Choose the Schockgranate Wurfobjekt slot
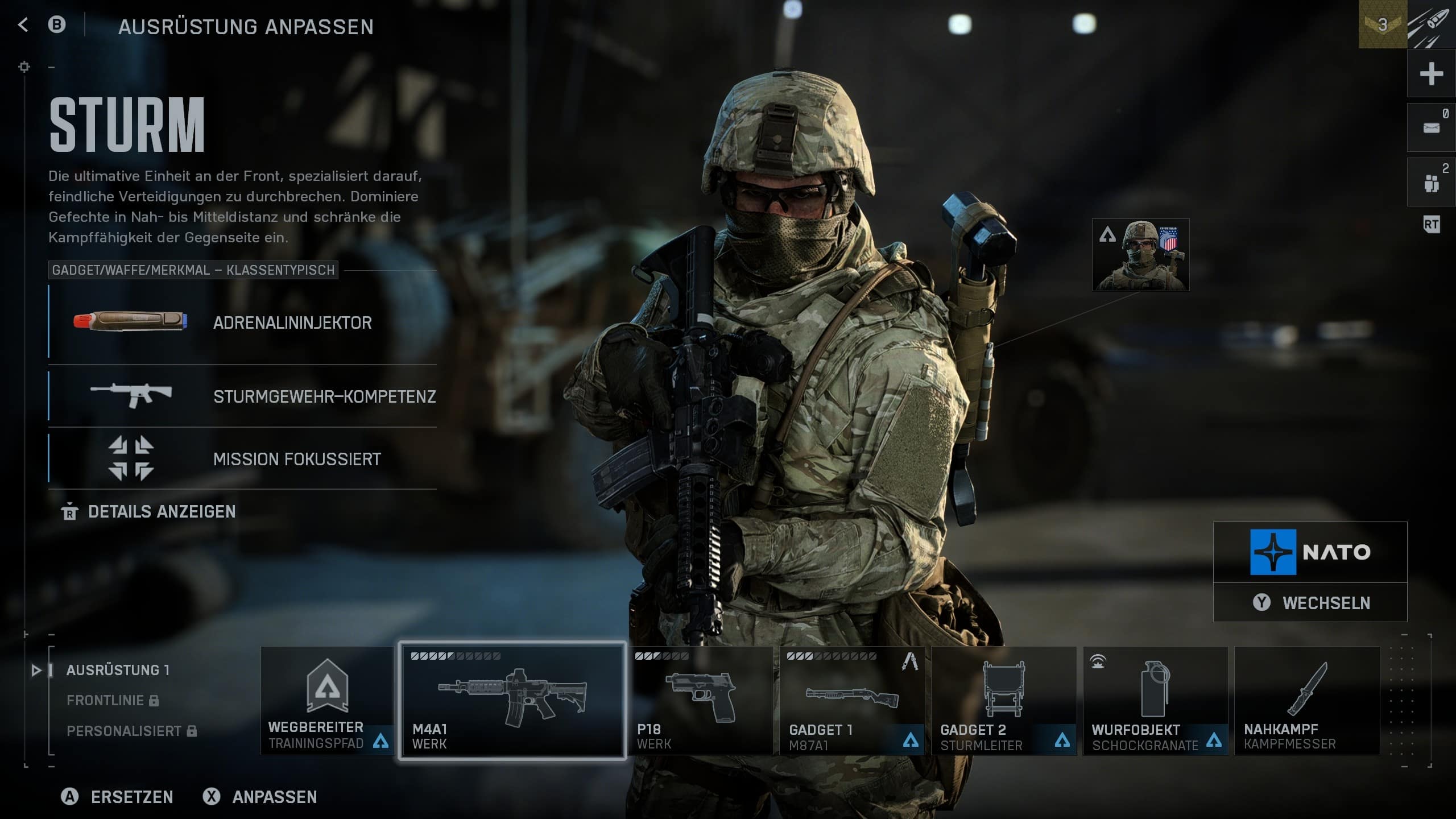This screenshot has height=819, width=1456. [1155, 701]
